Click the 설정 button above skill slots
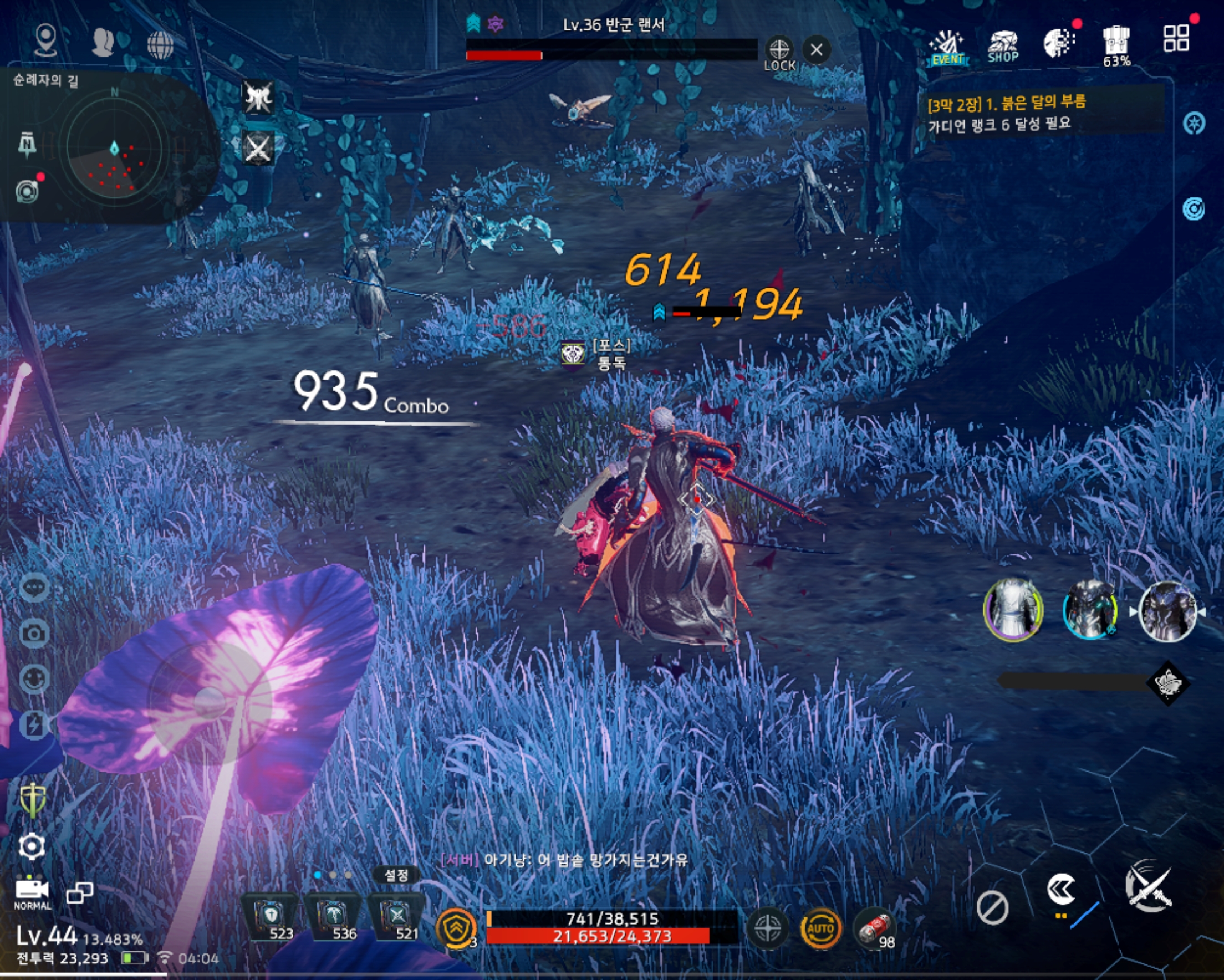 (x=396, y=875)
